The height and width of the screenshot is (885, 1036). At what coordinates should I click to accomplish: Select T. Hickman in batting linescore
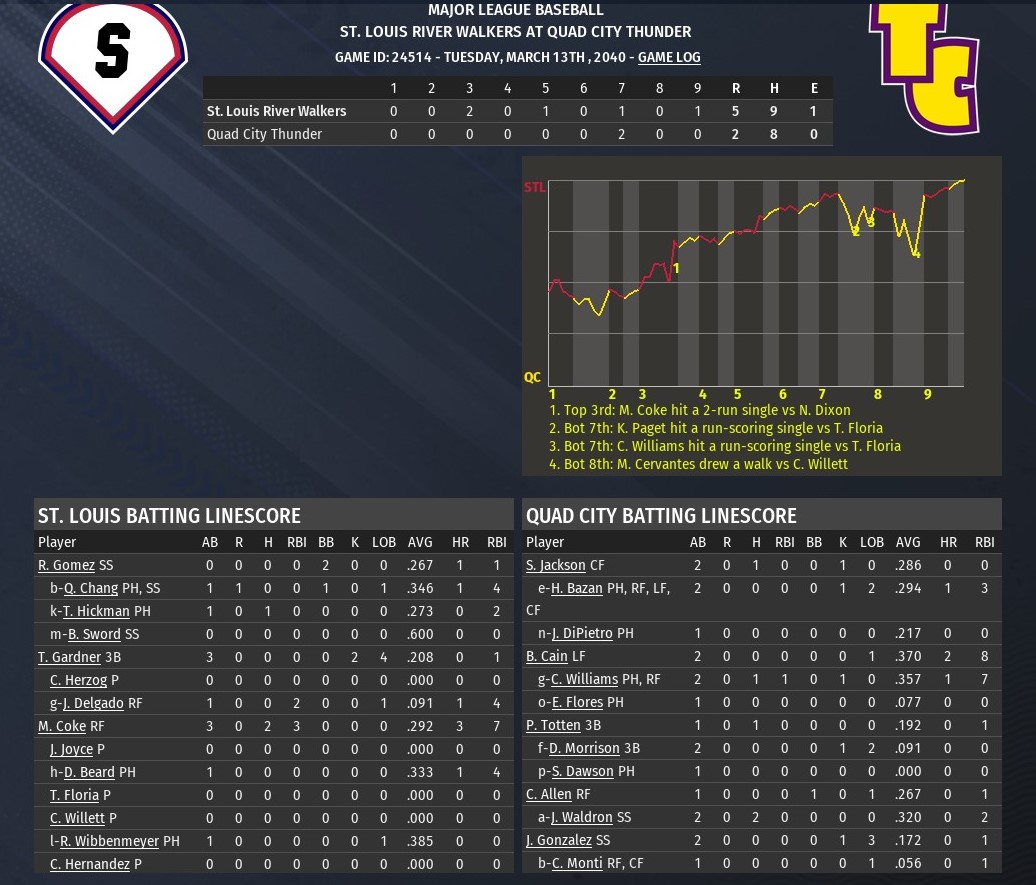tap(96, 611)
